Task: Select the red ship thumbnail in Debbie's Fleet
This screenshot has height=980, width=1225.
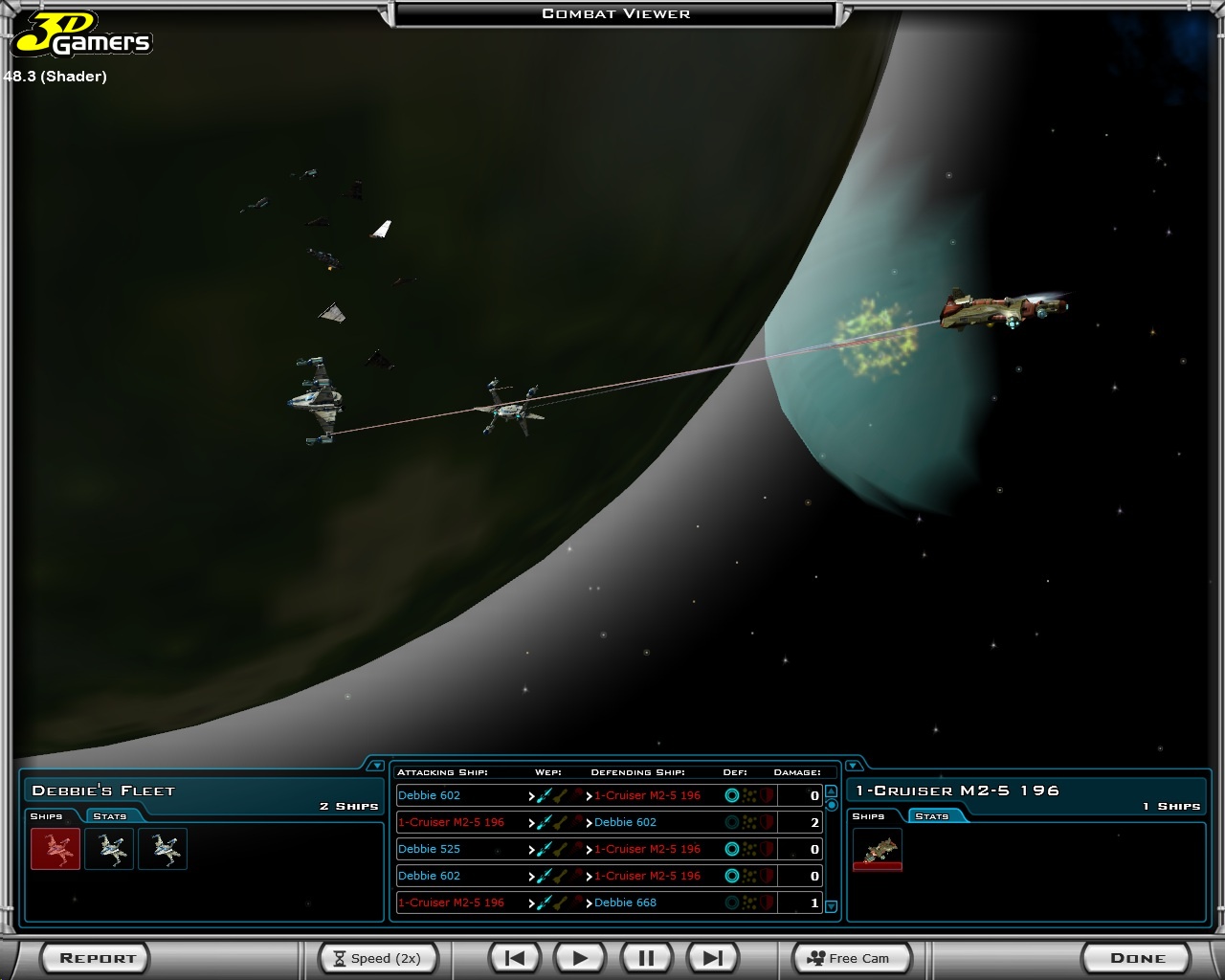Action: click(x=55, y=849)
